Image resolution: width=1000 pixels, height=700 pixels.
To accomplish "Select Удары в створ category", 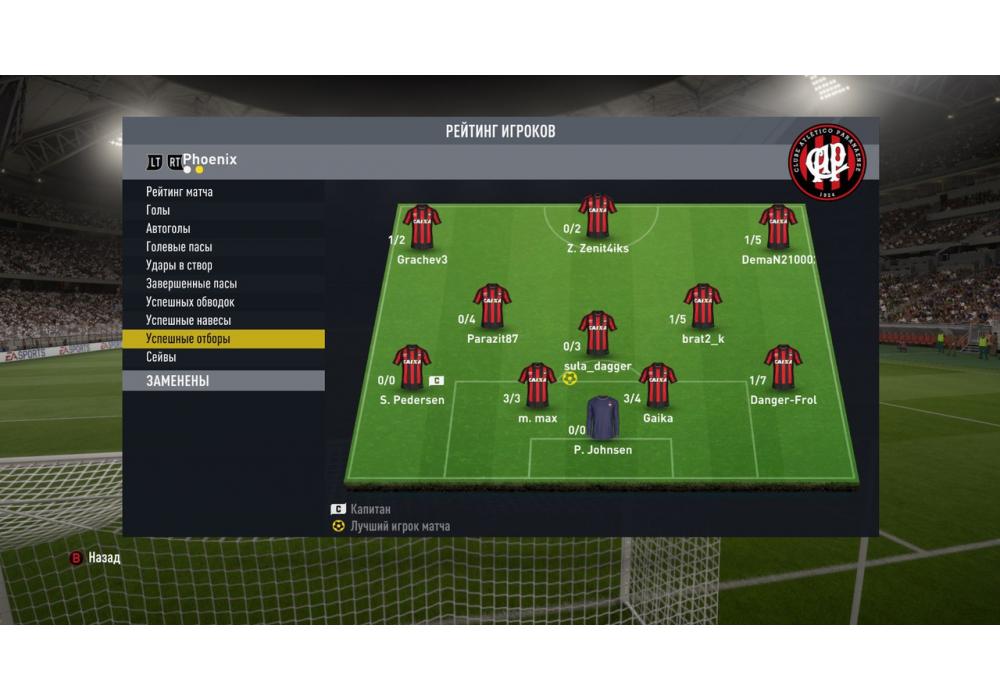I will click(x=179, y=266).
